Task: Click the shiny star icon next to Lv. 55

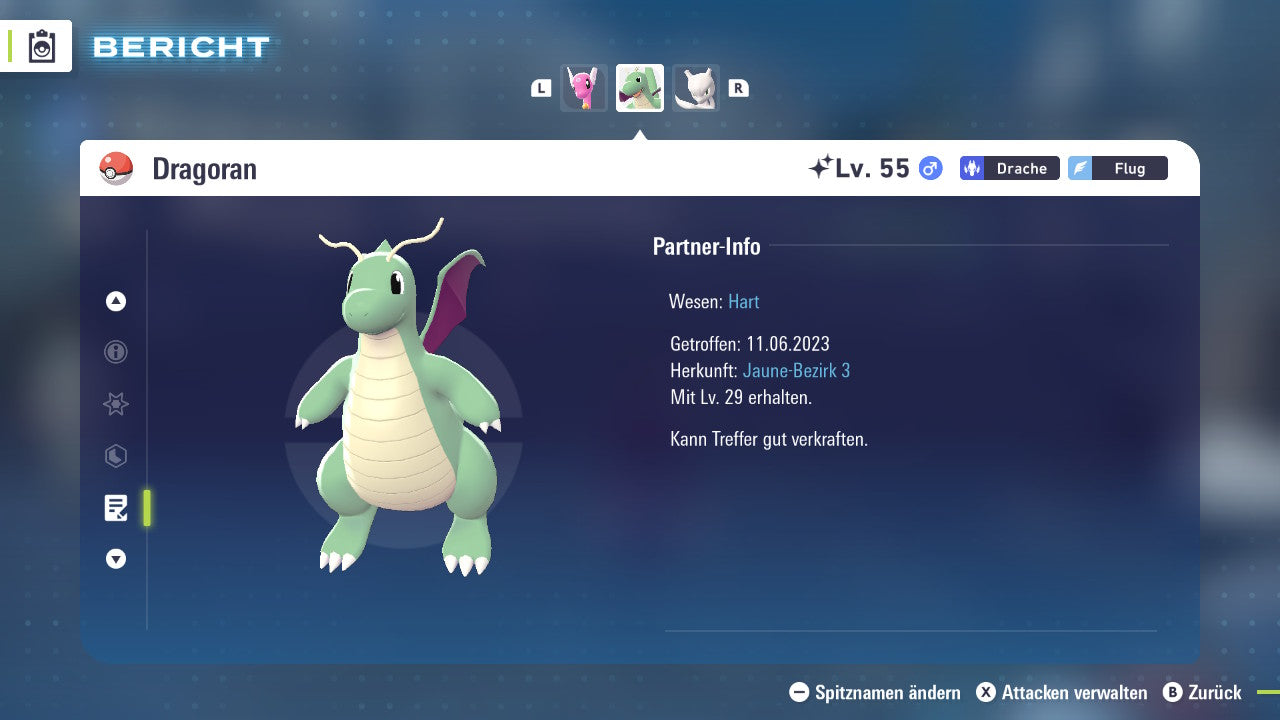Action: pos(820,167)
